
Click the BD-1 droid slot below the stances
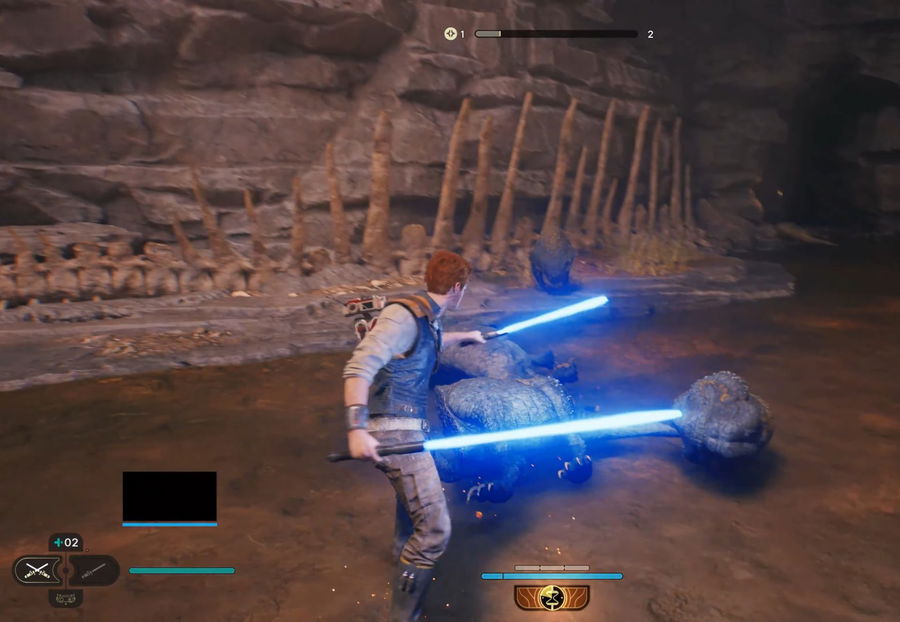[66, 598]
